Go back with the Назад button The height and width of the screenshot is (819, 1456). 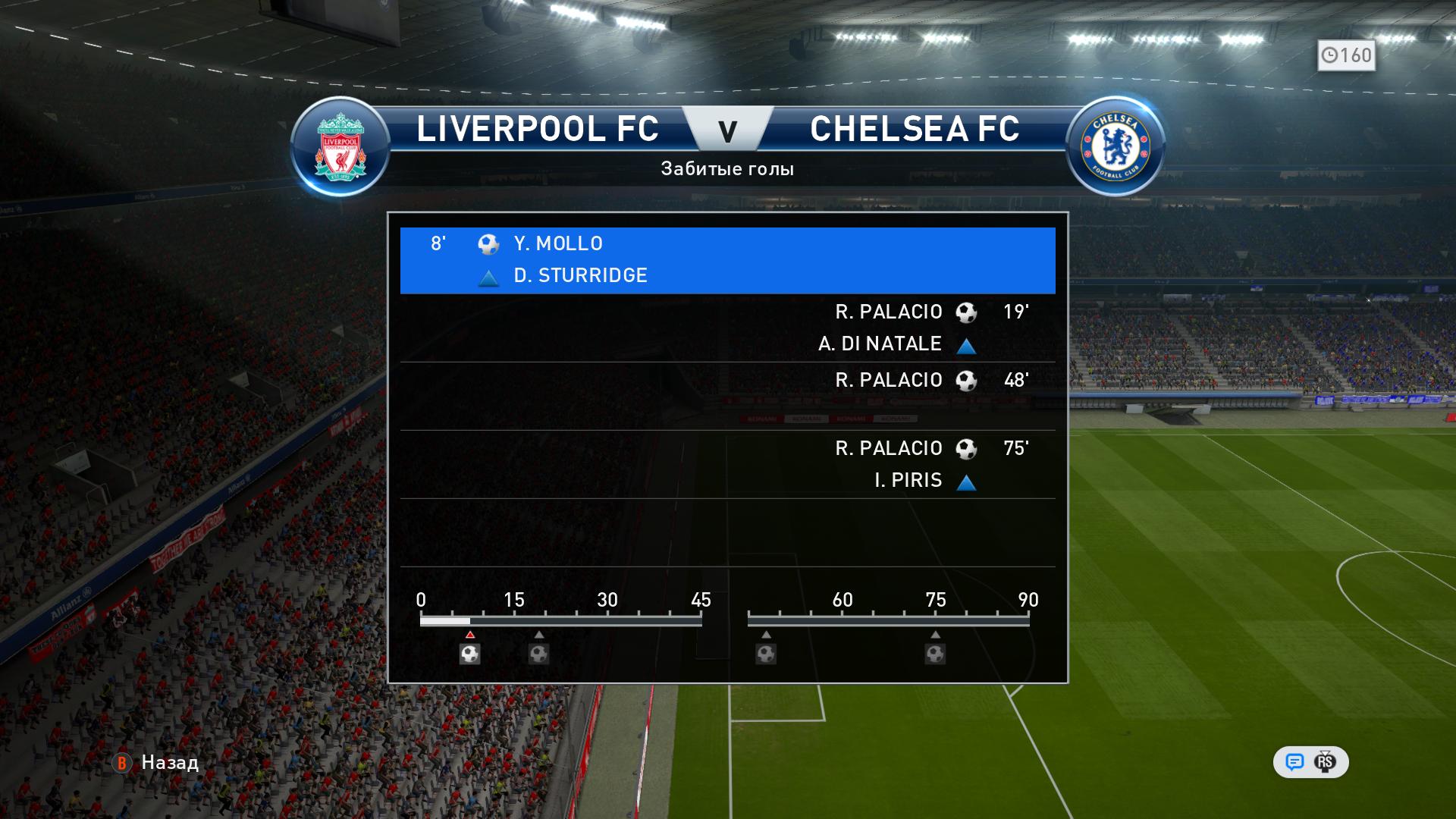tap(156, 762)
